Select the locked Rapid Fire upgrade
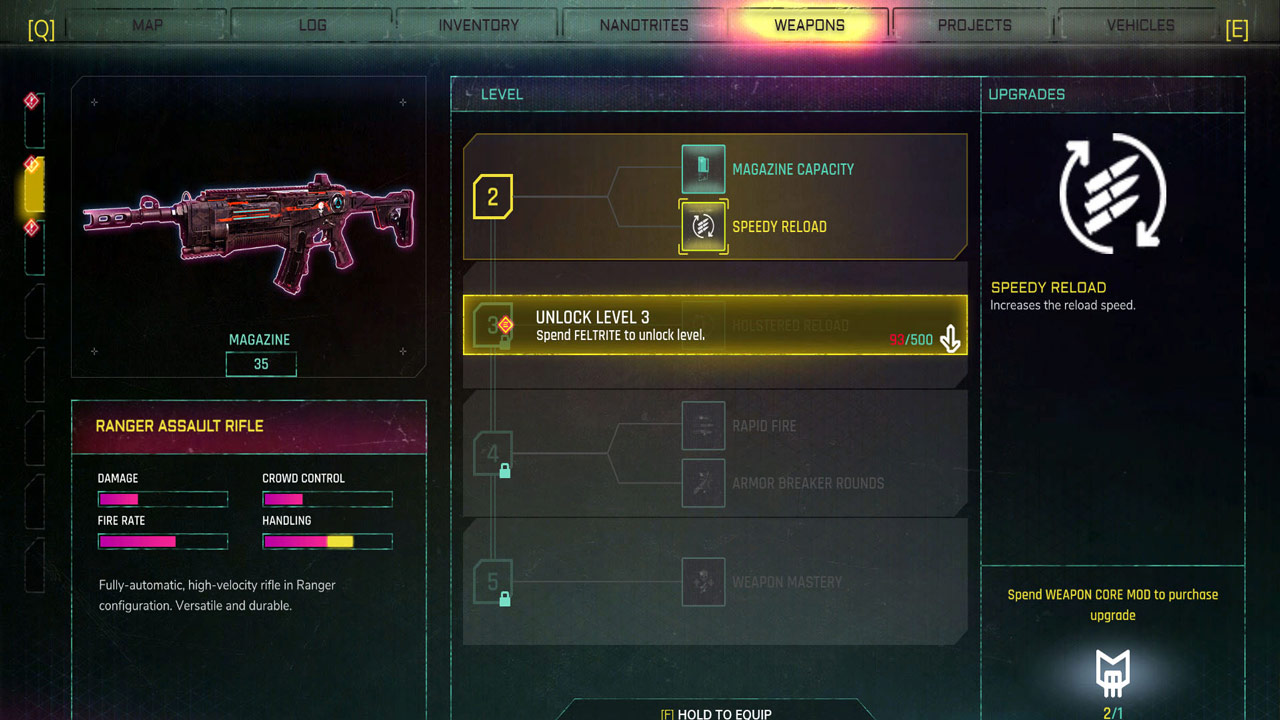 click(703, 426)
